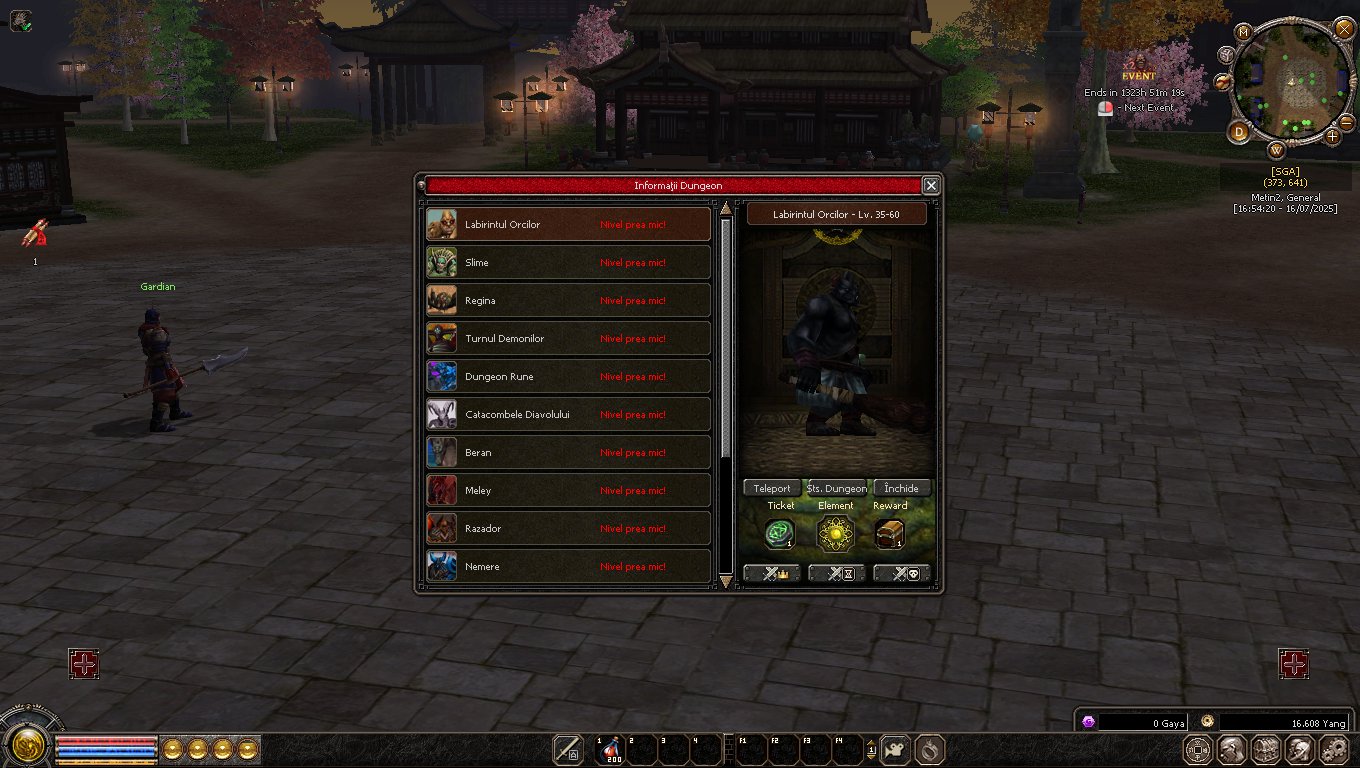This screenshot has width=1360, height=768.
Task: Close the Informații Dungeon window
Action: [x=931, y=185]
